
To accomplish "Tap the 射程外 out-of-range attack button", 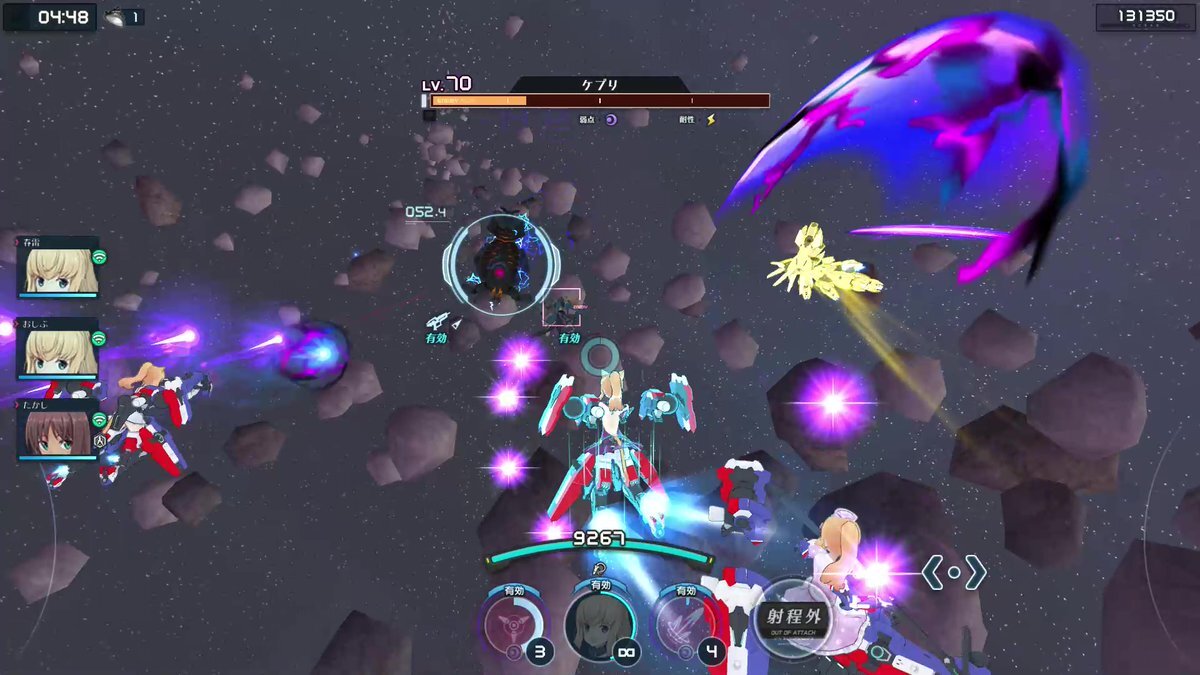I will pyautogui.click(x=792, y=618).
